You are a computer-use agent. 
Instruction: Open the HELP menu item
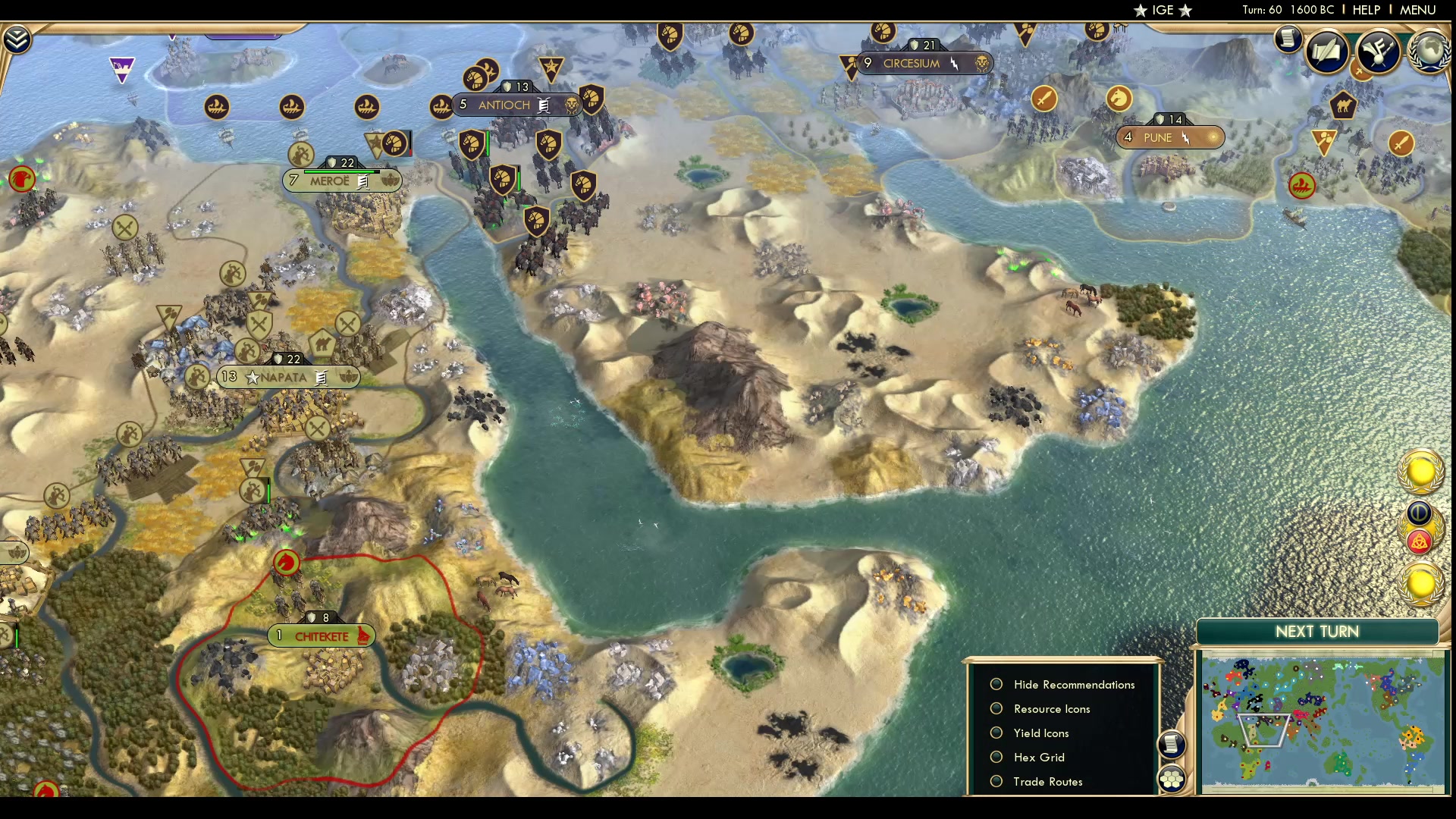(1365, 10)
